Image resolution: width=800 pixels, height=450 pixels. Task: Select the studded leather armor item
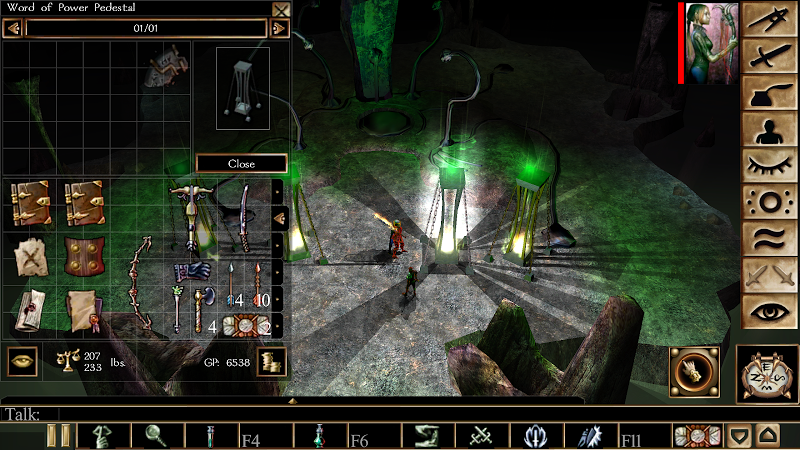[84, 253]
